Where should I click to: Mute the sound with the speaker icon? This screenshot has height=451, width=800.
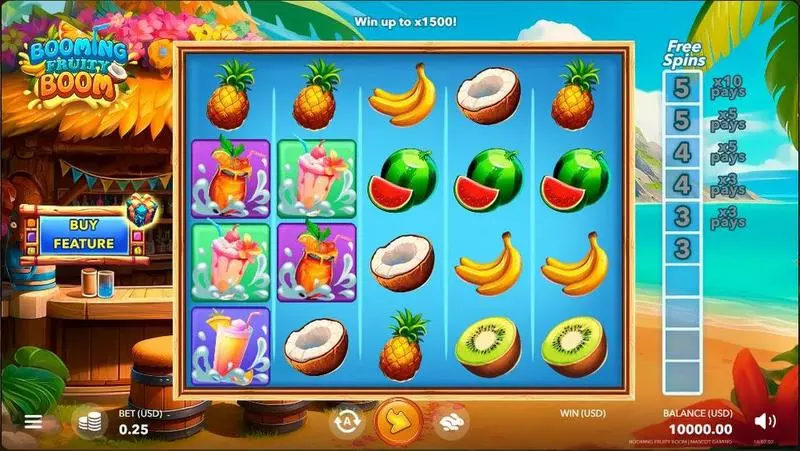click(x=765, y=421)
